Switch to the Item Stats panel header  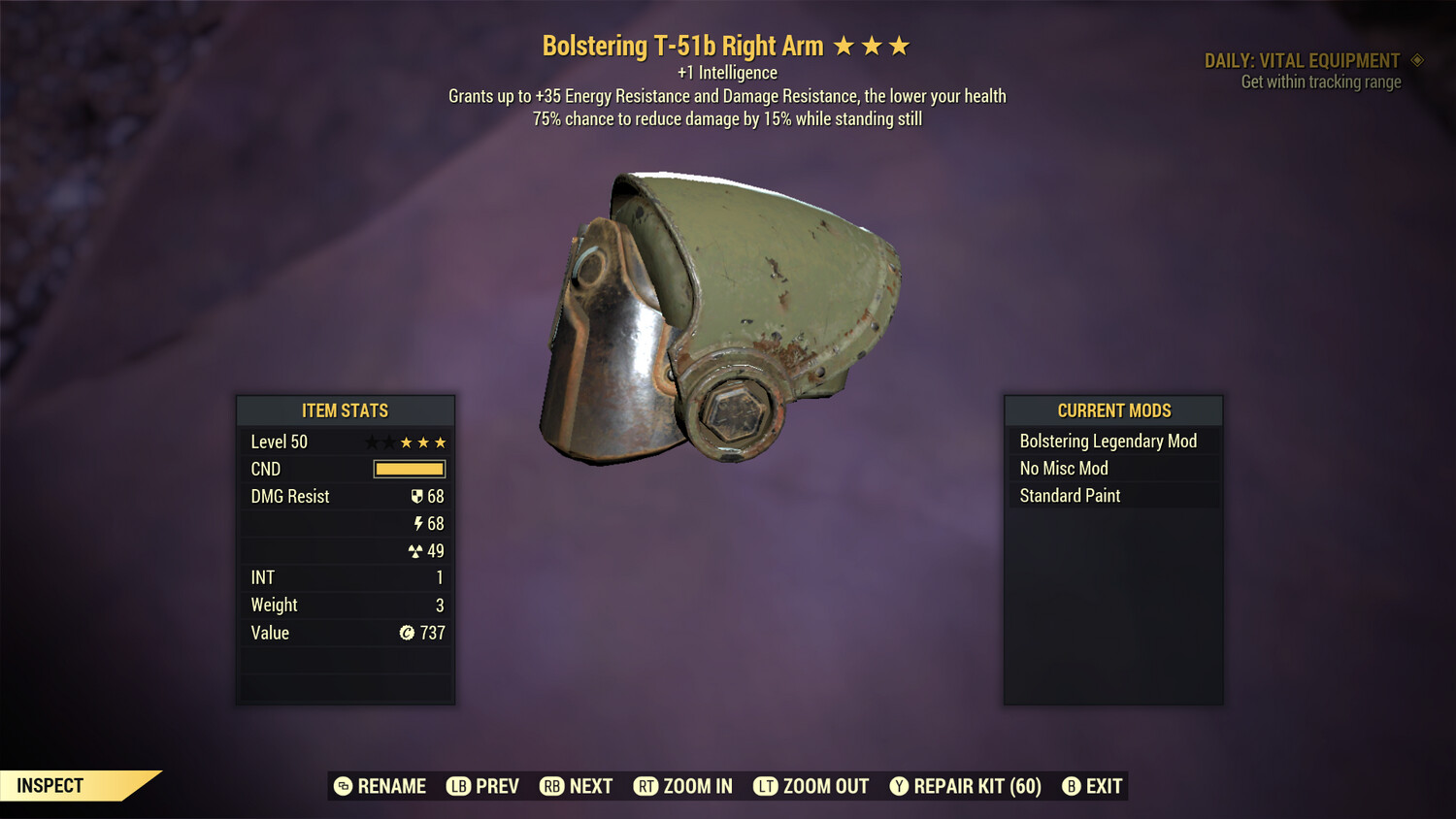coord(346,410)
